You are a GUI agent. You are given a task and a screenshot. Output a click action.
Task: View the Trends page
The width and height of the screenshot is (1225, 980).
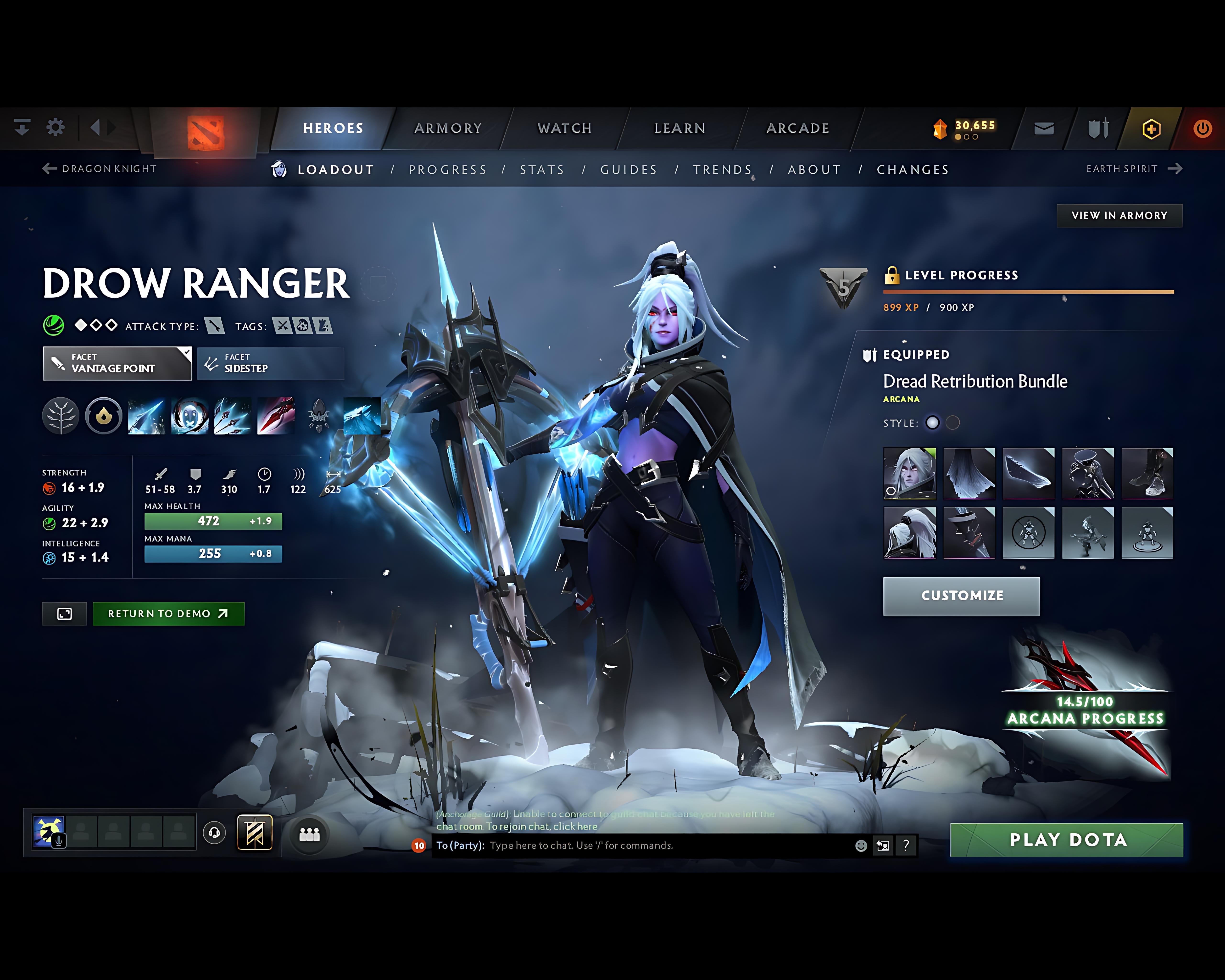click(722, 170)
